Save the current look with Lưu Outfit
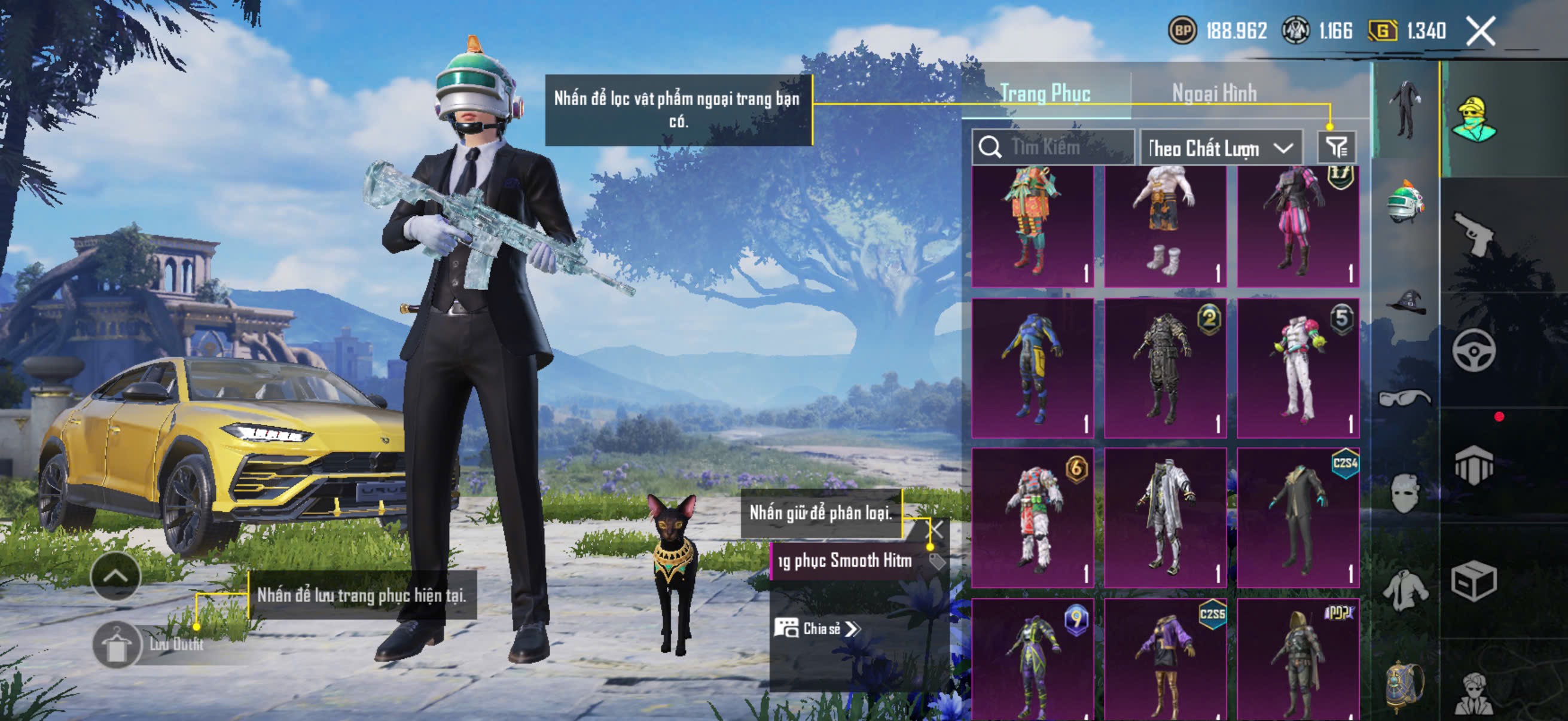This screenshot has height=721, width=1568. pyautogui.click(x=117, y=645)
